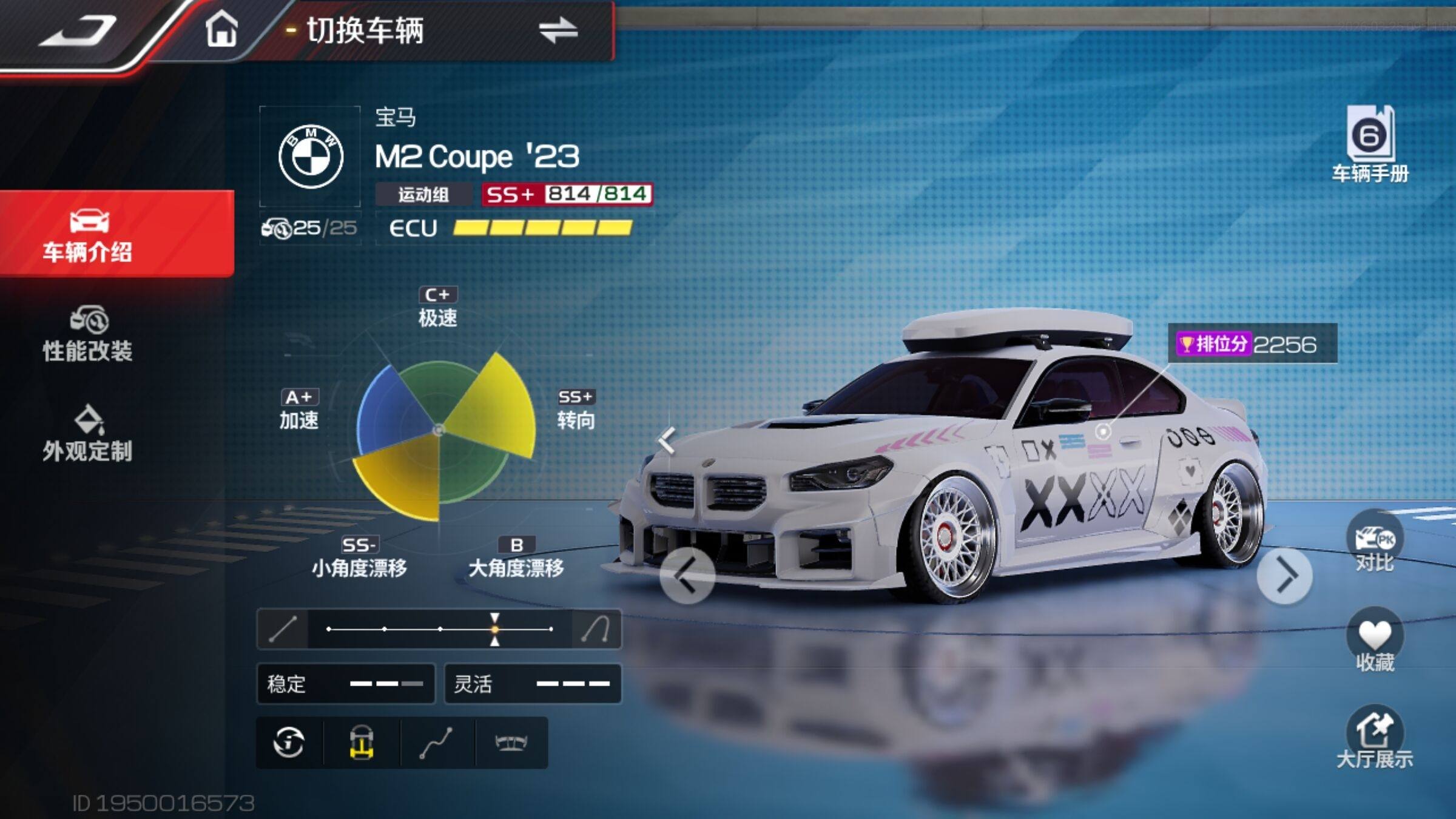Viewport: 1456px width, 819px height.
Task: Open the 排位分 ranking score badge
Action: (1252, 344)
